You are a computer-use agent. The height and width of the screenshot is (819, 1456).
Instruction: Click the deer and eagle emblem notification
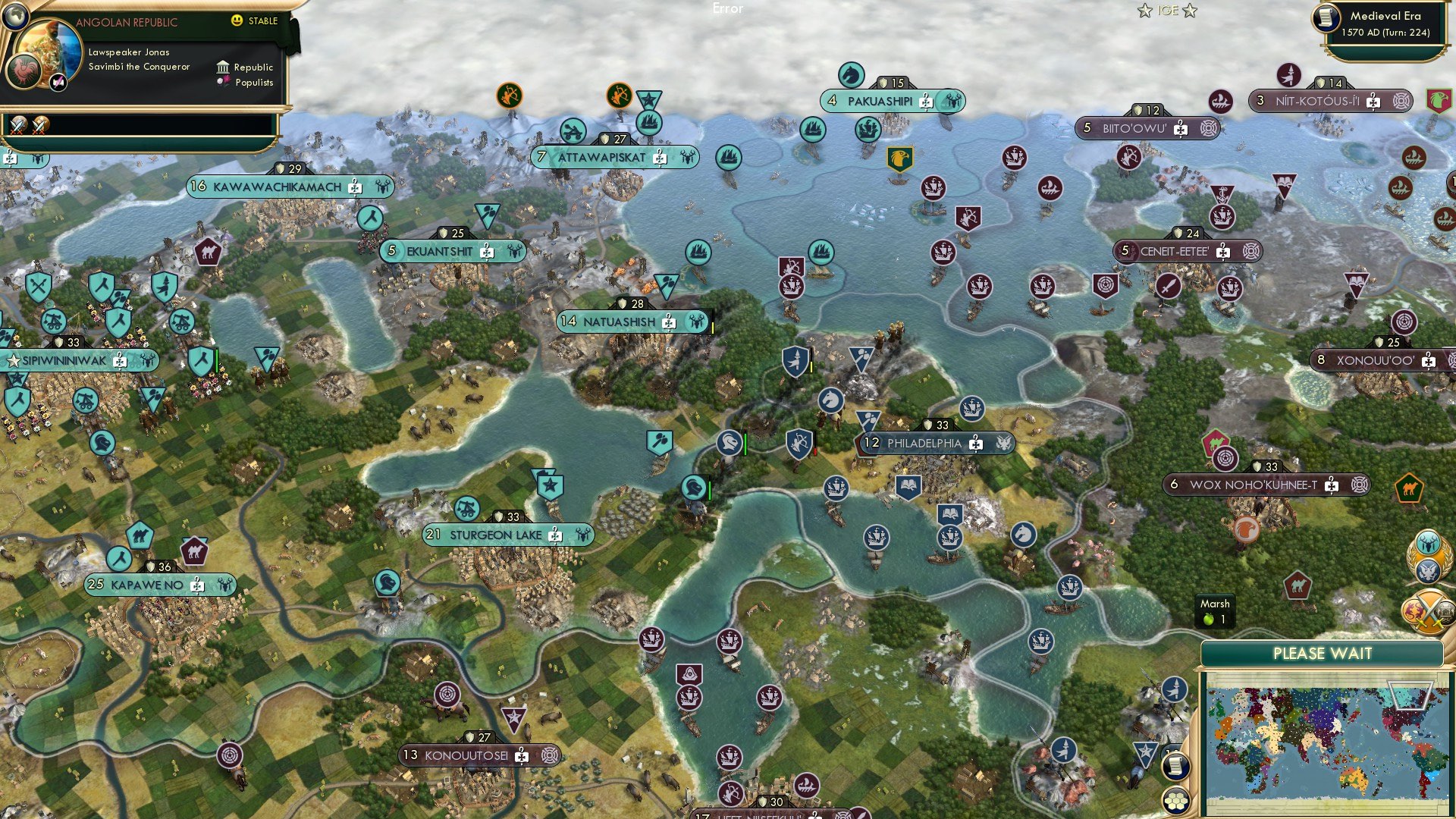click(x=1429, y=556)
